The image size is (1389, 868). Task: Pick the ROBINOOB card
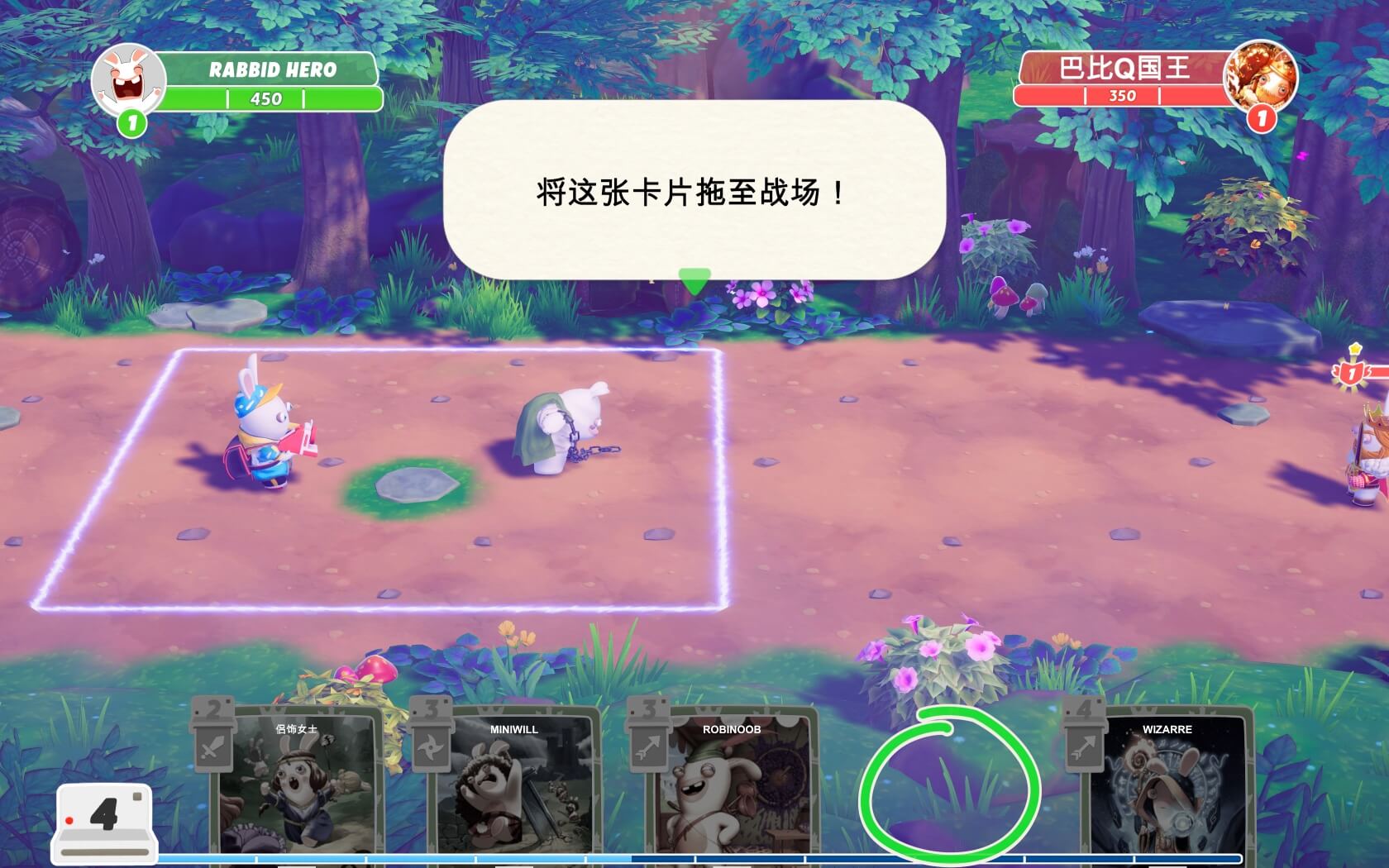[731, 785]
